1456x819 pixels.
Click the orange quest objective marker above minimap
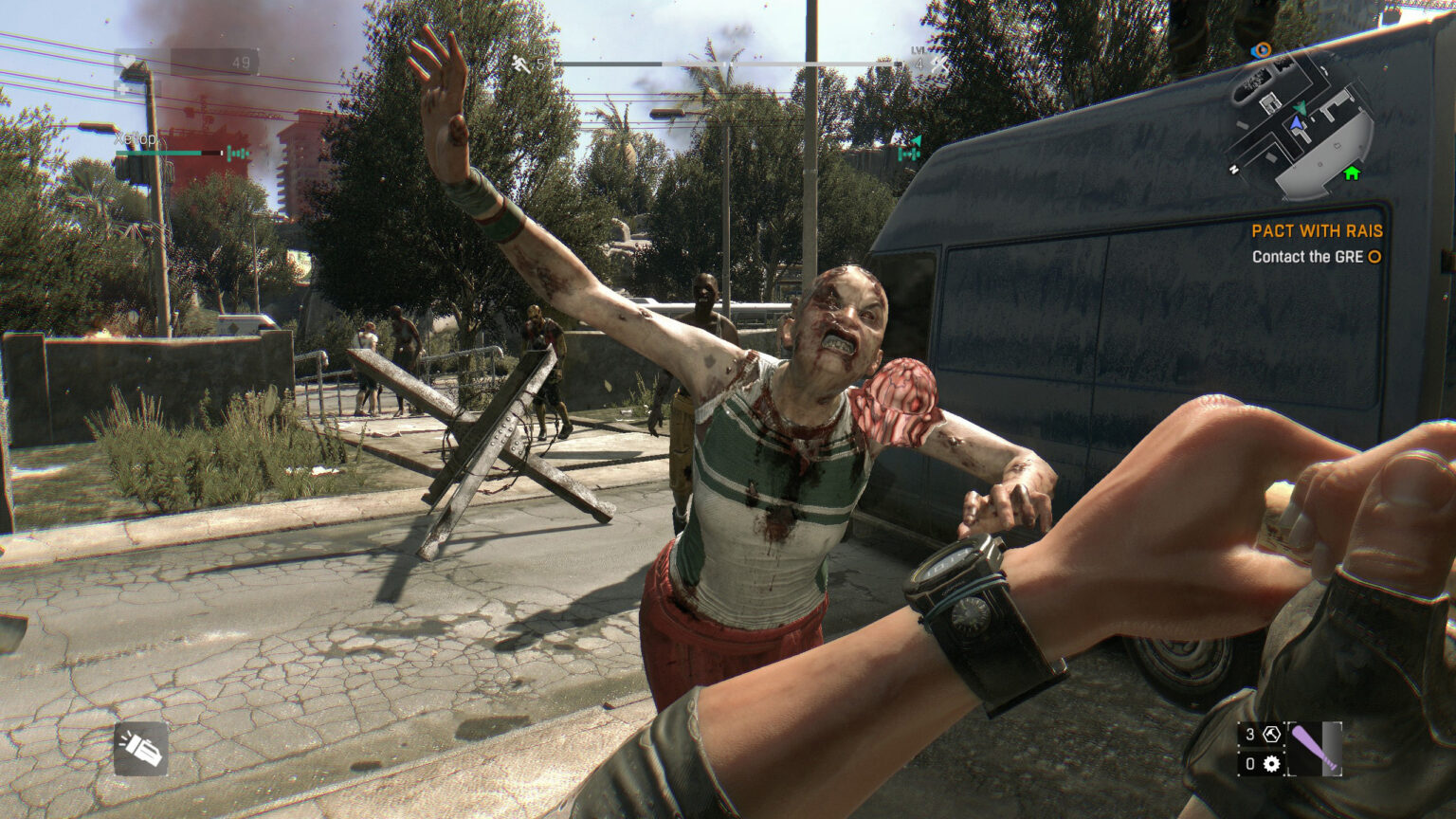pyautogui.click(x=1261, y=50)
